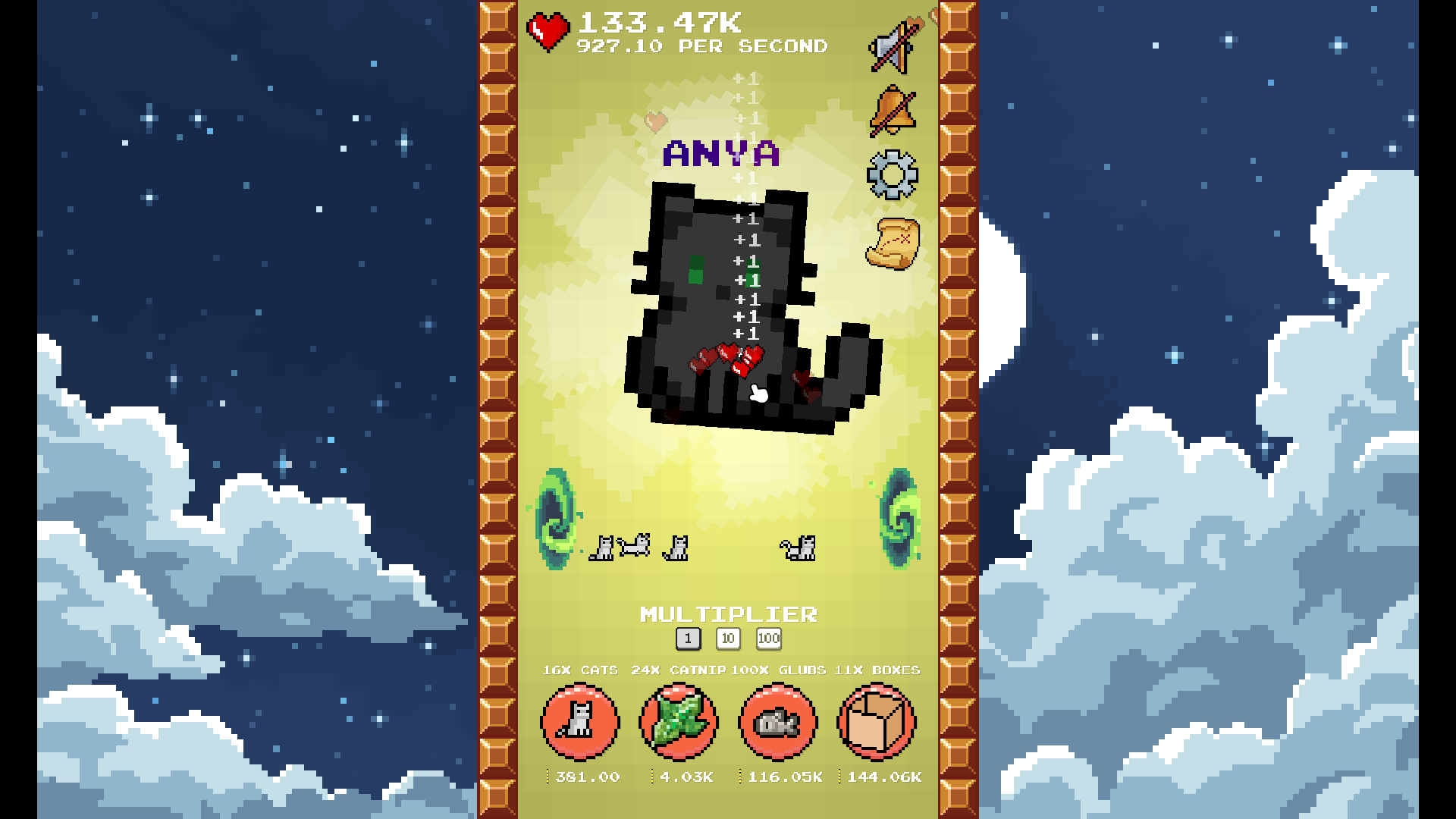Mute game sound via crossed speaker icon

(893, 42)
